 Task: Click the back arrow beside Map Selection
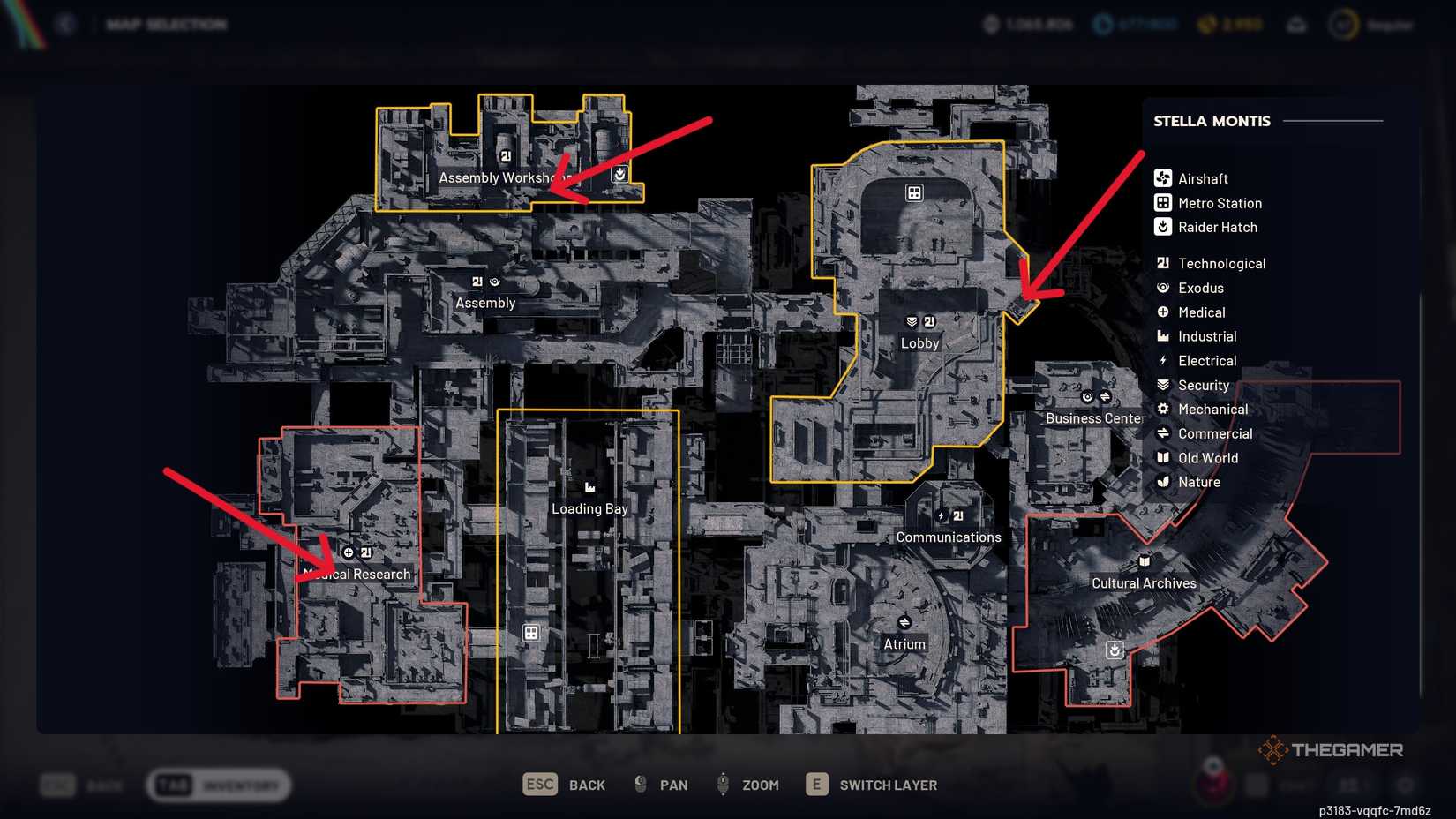(65, 24)
